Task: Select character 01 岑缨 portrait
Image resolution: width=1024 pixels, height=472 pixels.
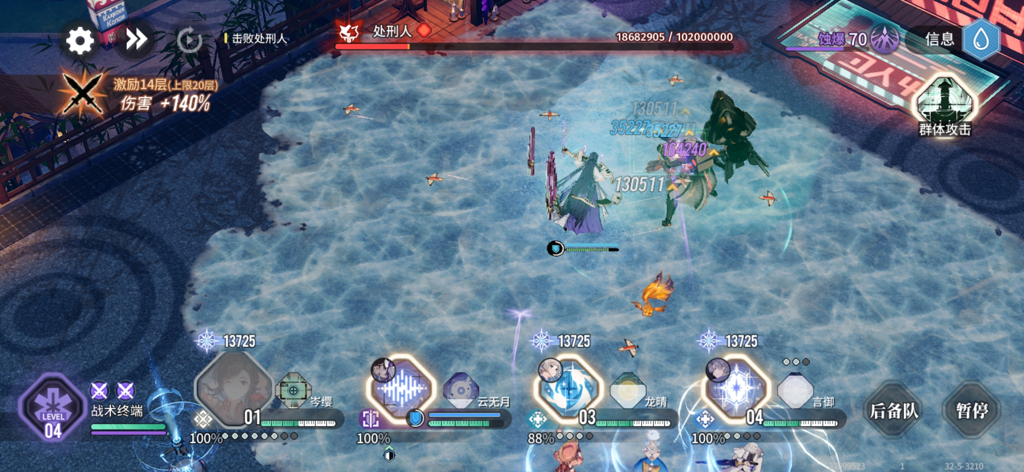Action: [x=232, y=387]
